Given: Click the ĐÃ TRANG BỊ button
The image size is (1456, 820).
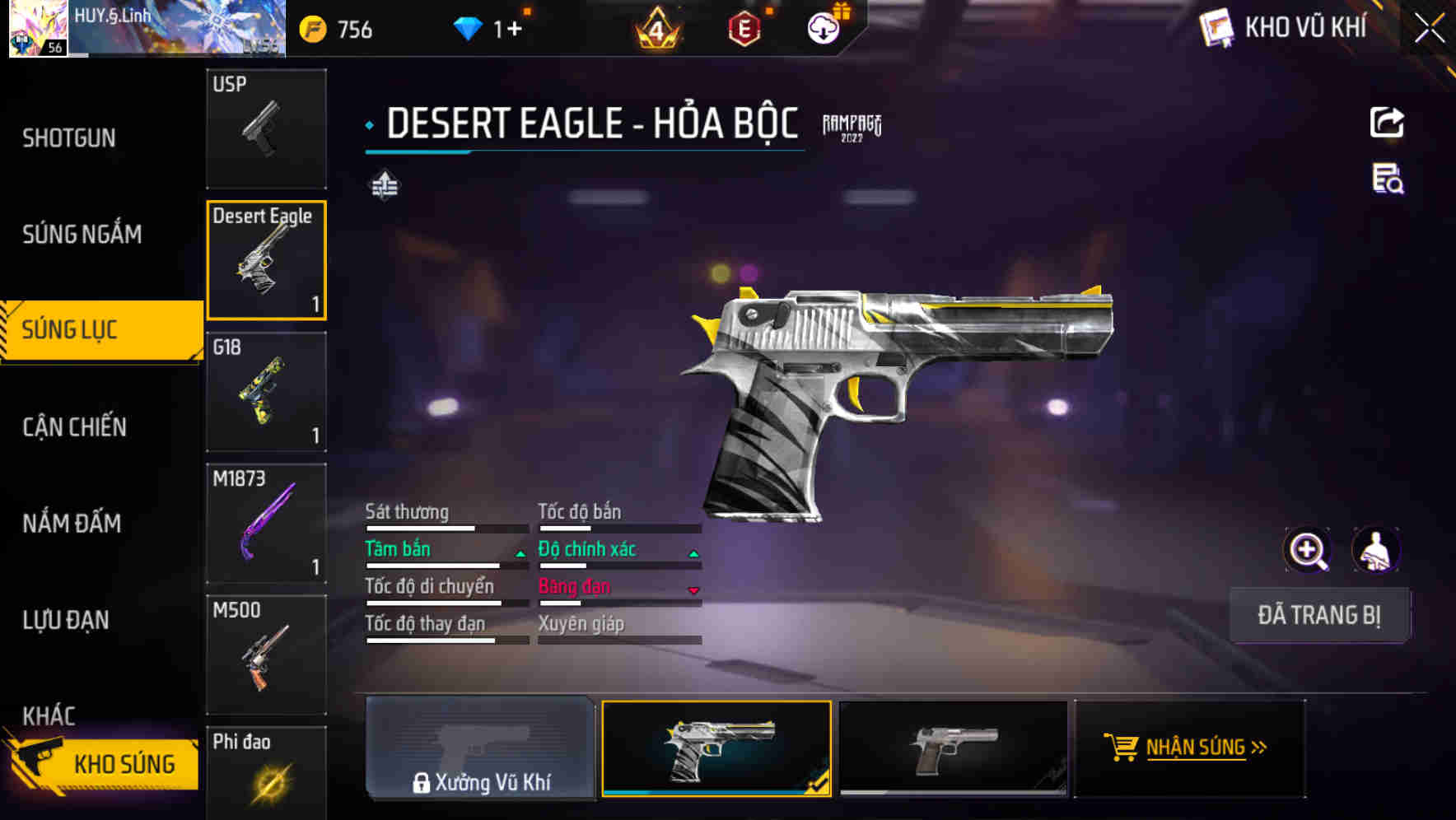Looking at the screenshot, I should 1319,615.
